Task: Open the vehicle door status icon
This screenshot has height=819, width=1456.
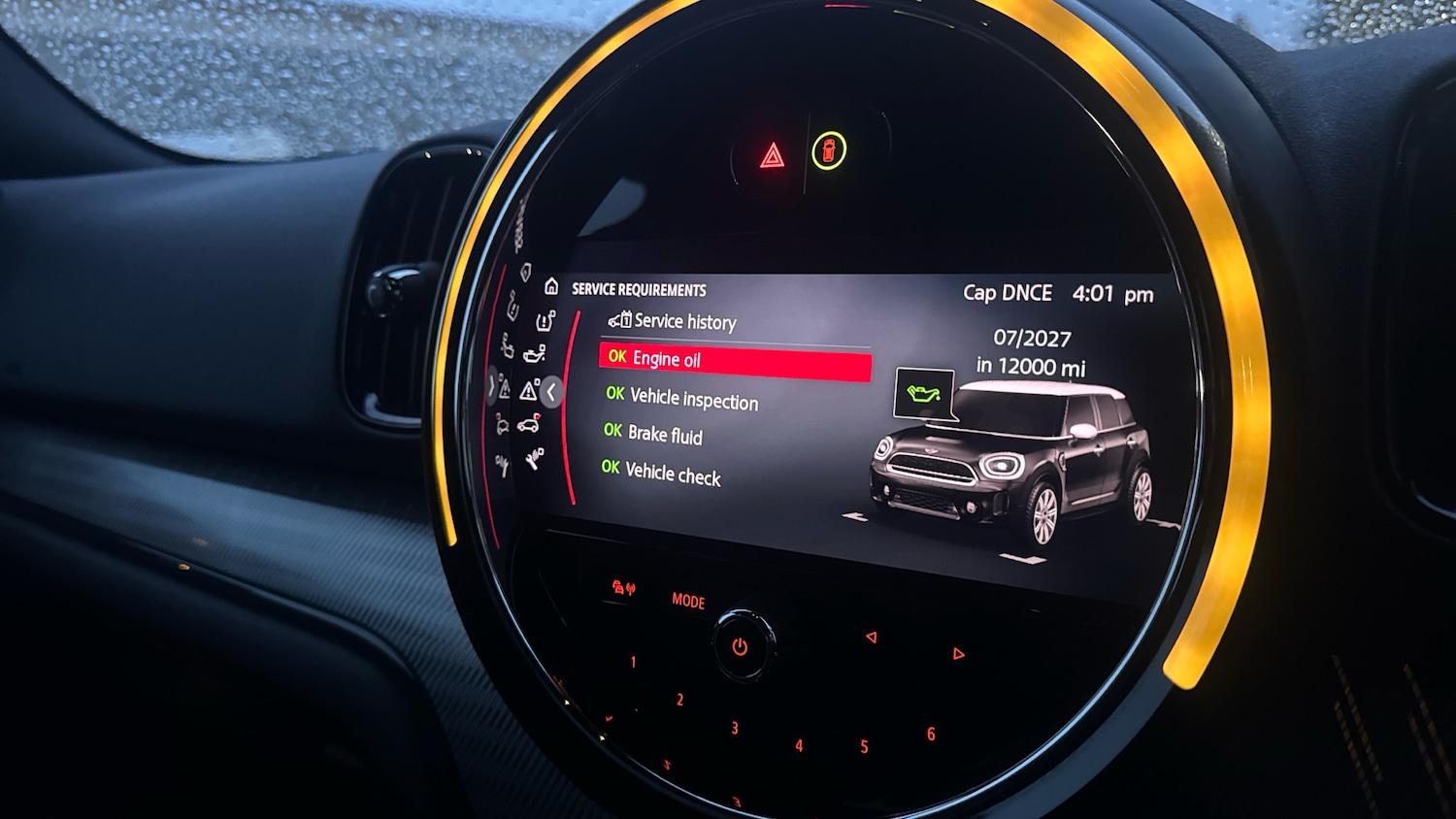Action: coord(528,427)
